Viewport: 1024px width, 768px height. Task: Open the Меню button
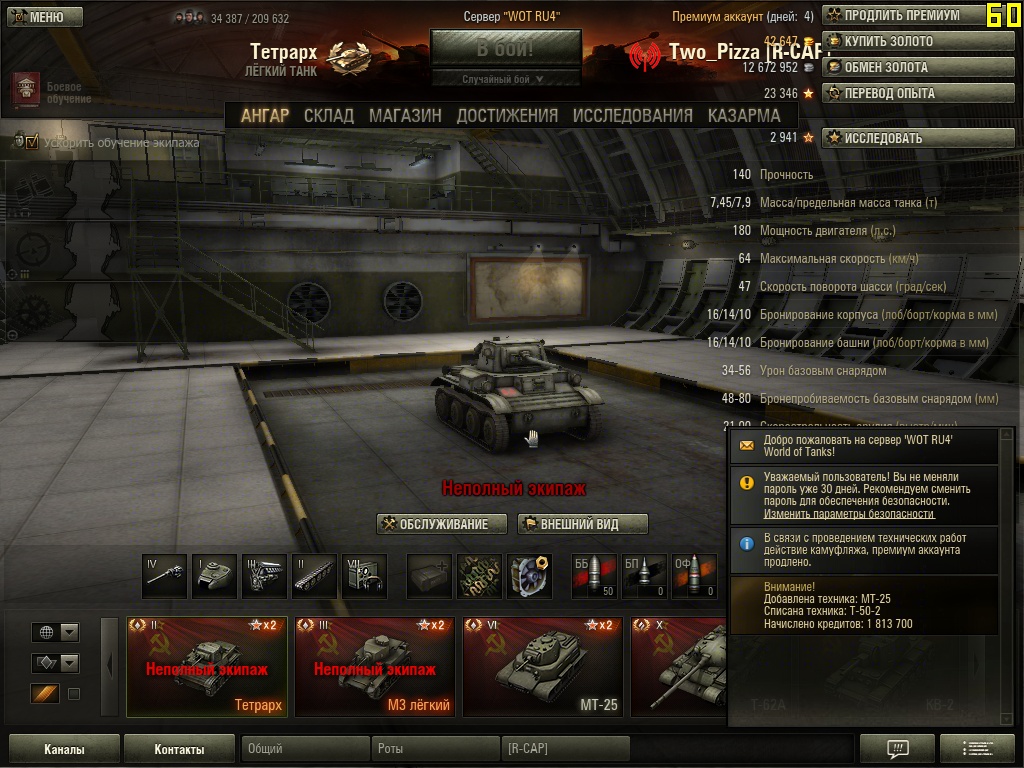pos(37,17)
